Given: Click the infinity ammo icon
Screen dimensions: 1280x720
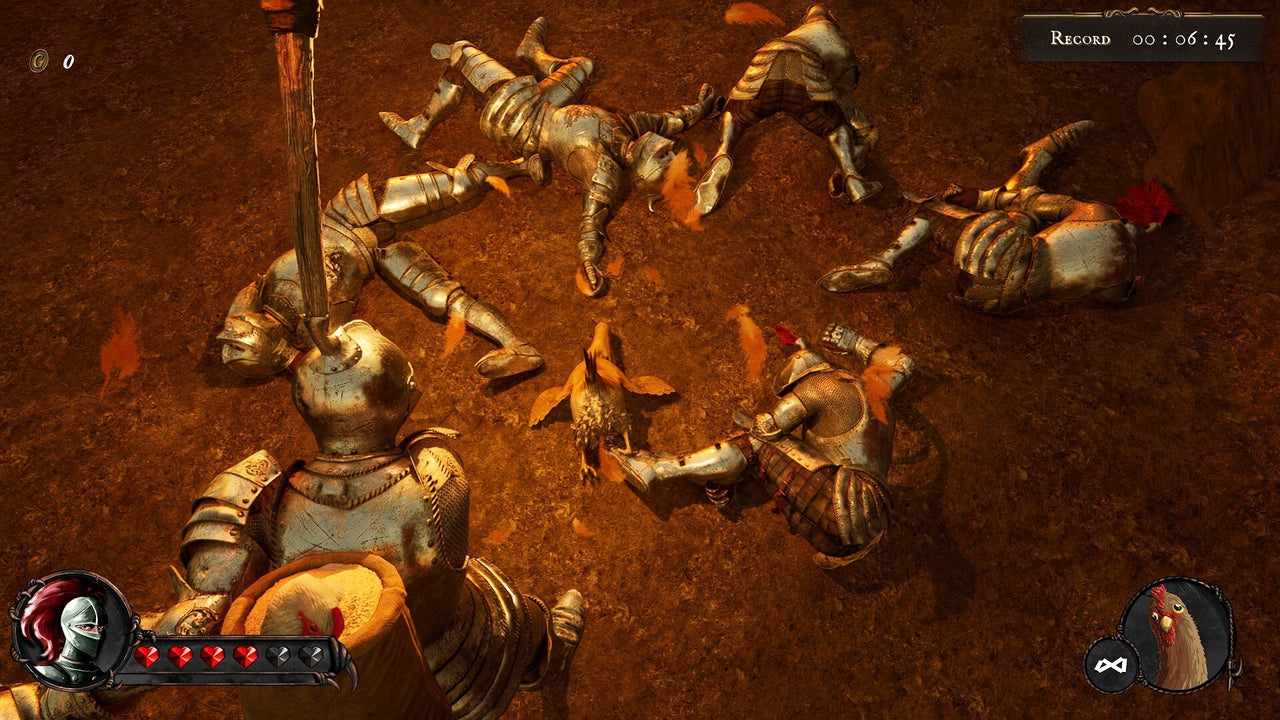Looking at the screenshot, I should (x=1113, y=664).
